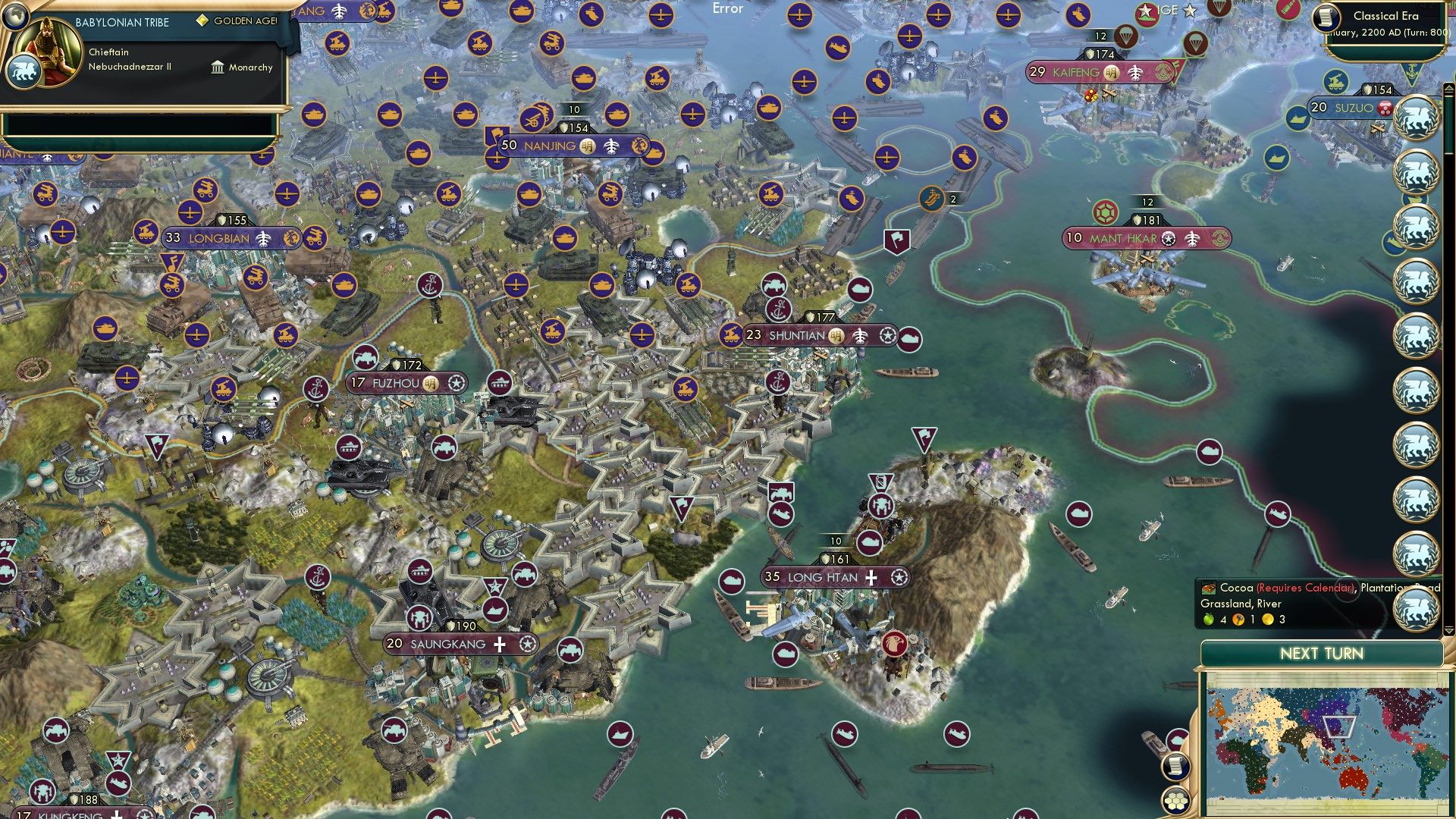Click the cloud notification bubble left of minimap
The width and height of the screenshot is (1456, 819).
pyautogui.click(x=1177, y=738)
